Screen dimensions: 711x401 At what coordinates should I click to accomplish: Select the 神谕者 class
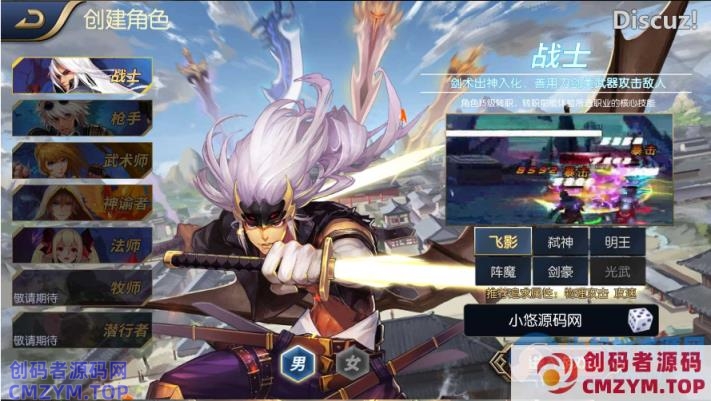point(82,203)
